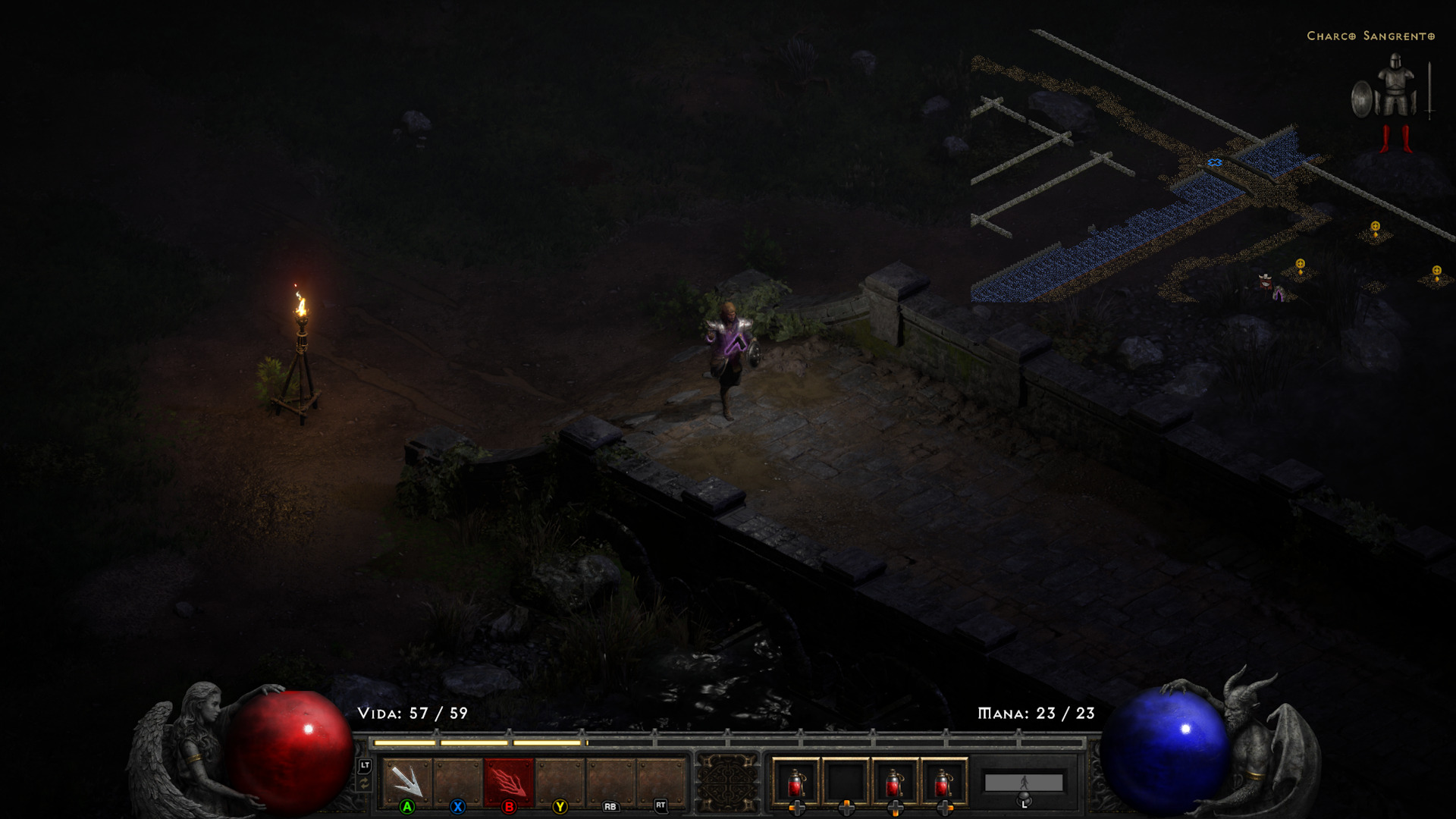Toggle the walk/run stamina indicator

pos(1023,783)
